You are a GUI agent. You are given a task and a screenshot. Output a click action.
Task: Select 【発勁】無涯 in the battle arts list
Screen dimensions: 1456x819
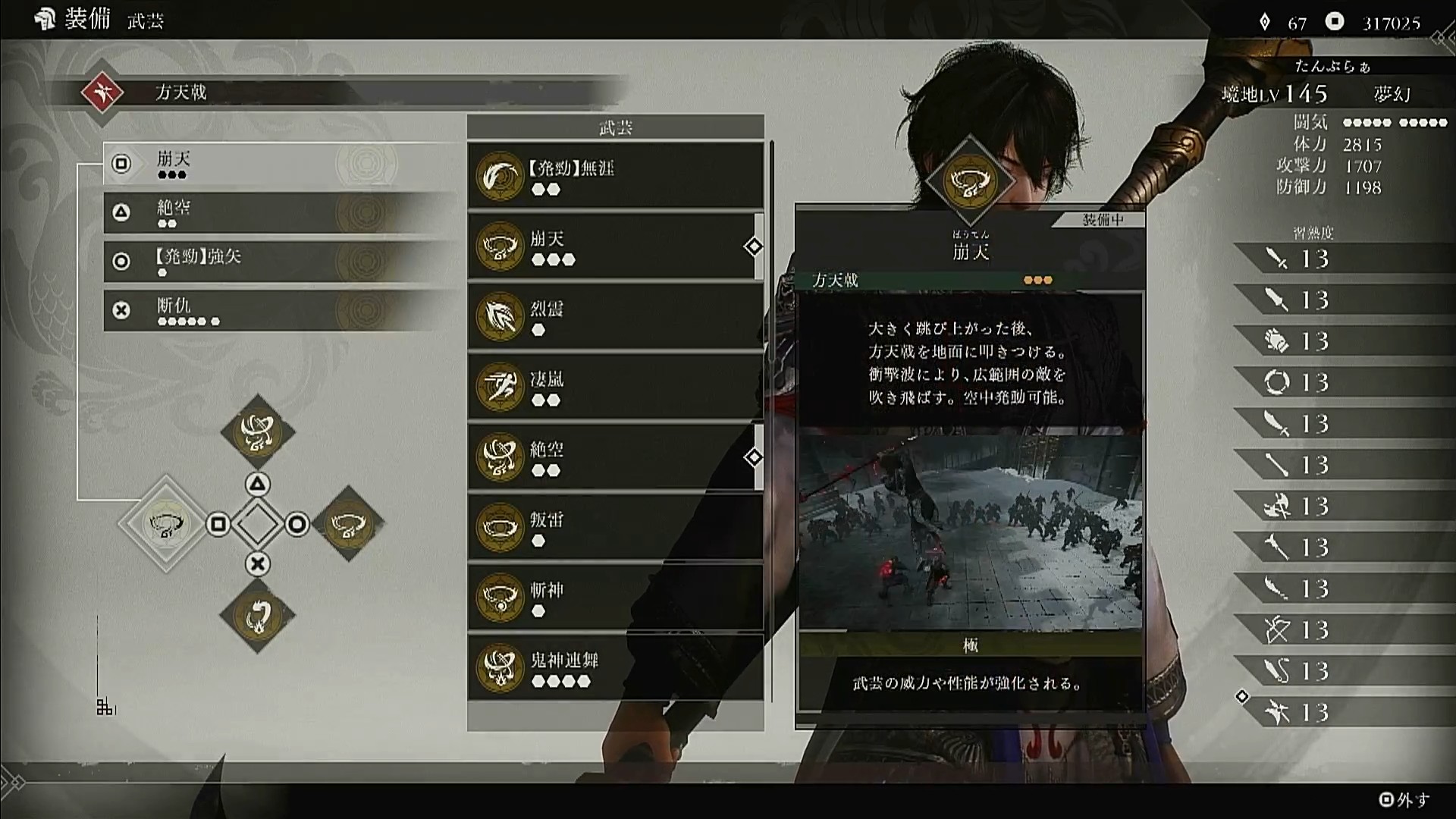coord(615,176)
